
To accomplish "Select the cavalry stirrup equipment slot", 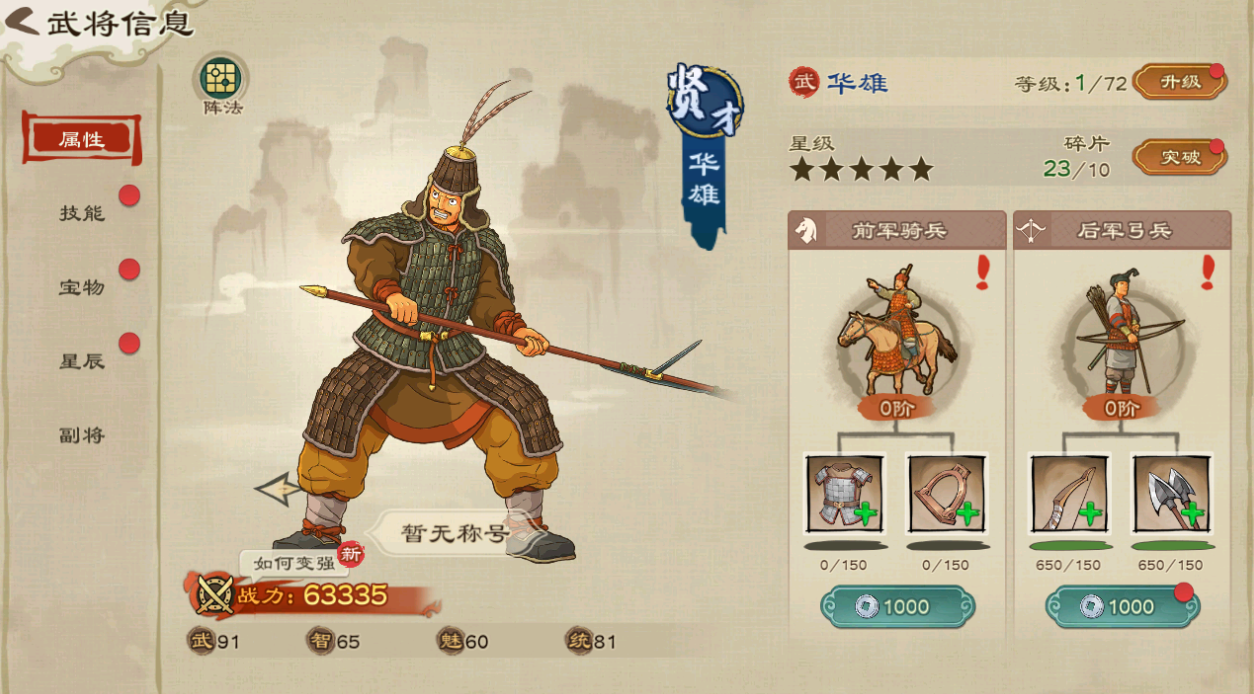I will click(x=946, y=493).
